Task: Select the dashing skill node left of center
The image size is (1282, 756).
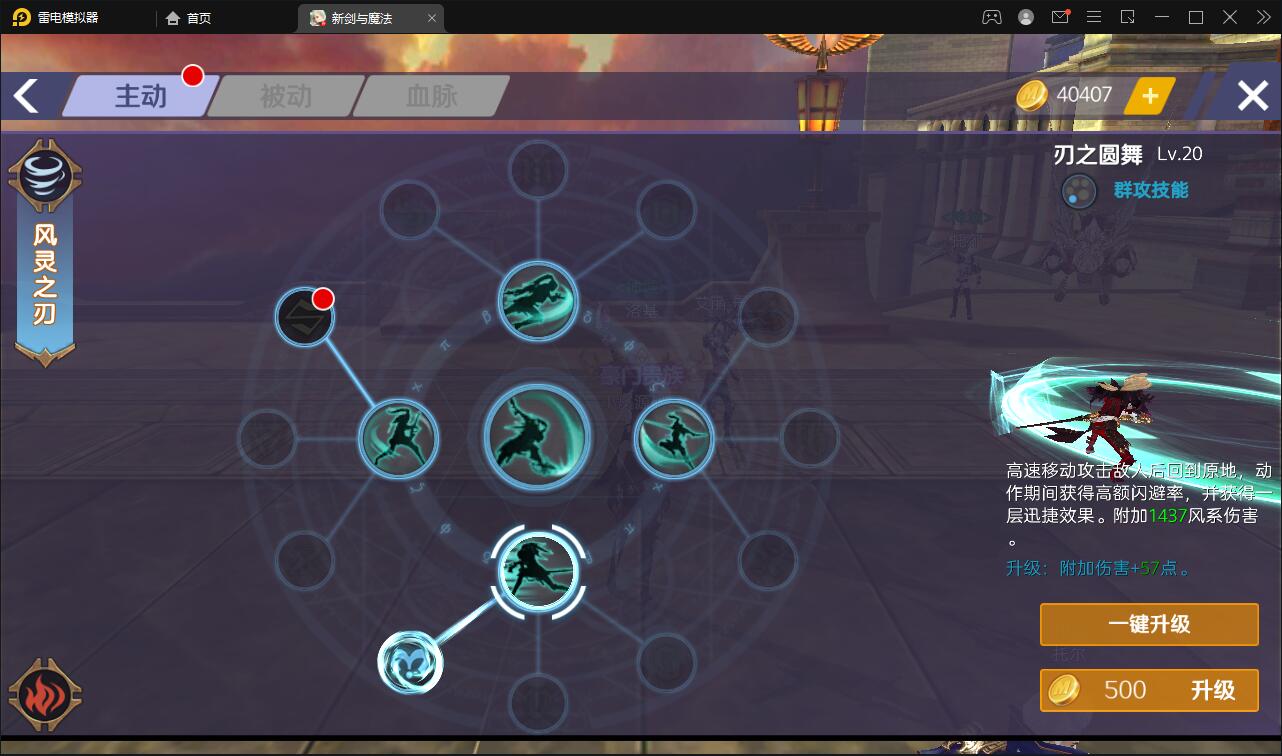Action: (399, 436)
